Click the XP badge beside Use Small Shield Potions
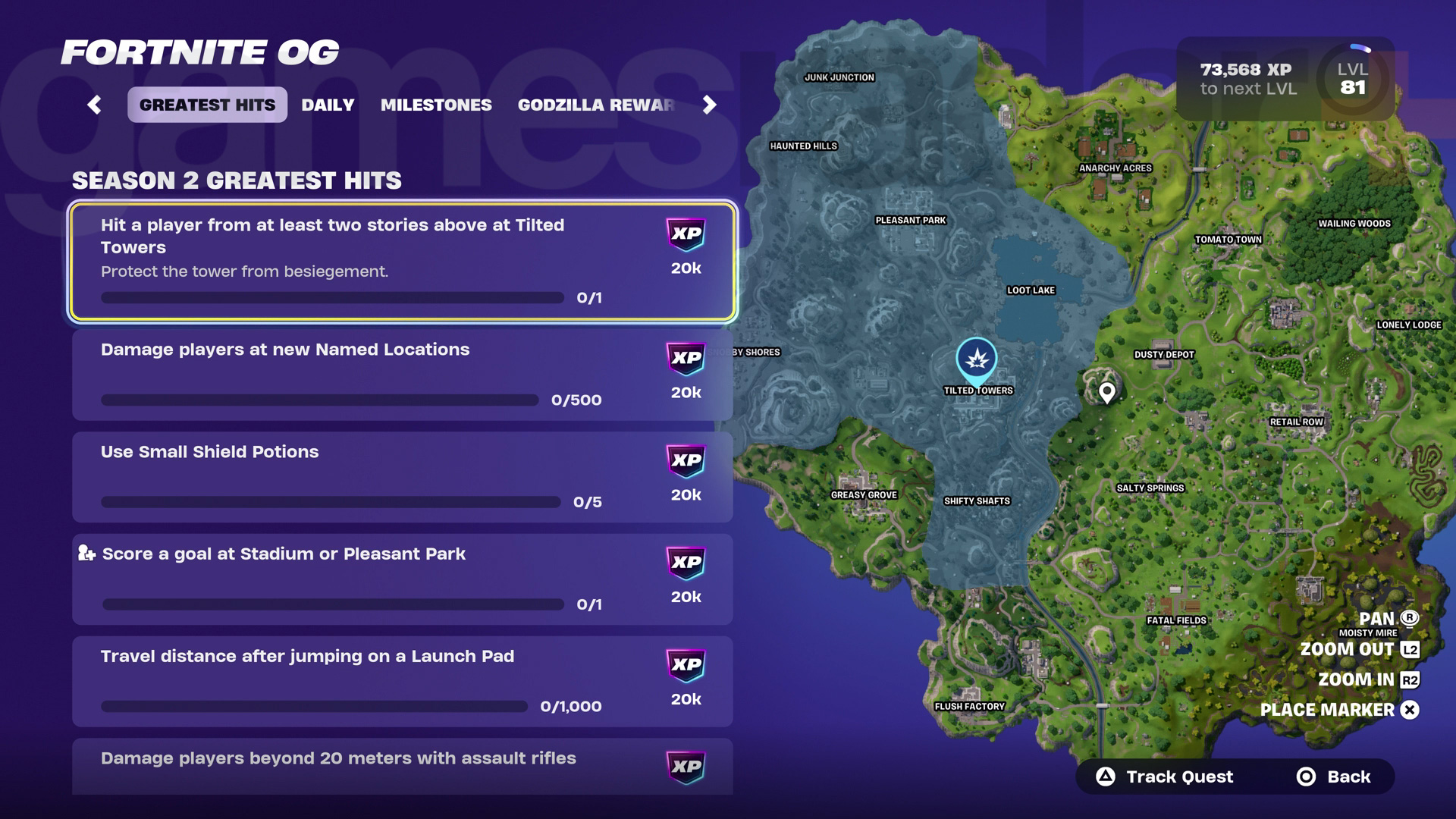 (685, 460)
